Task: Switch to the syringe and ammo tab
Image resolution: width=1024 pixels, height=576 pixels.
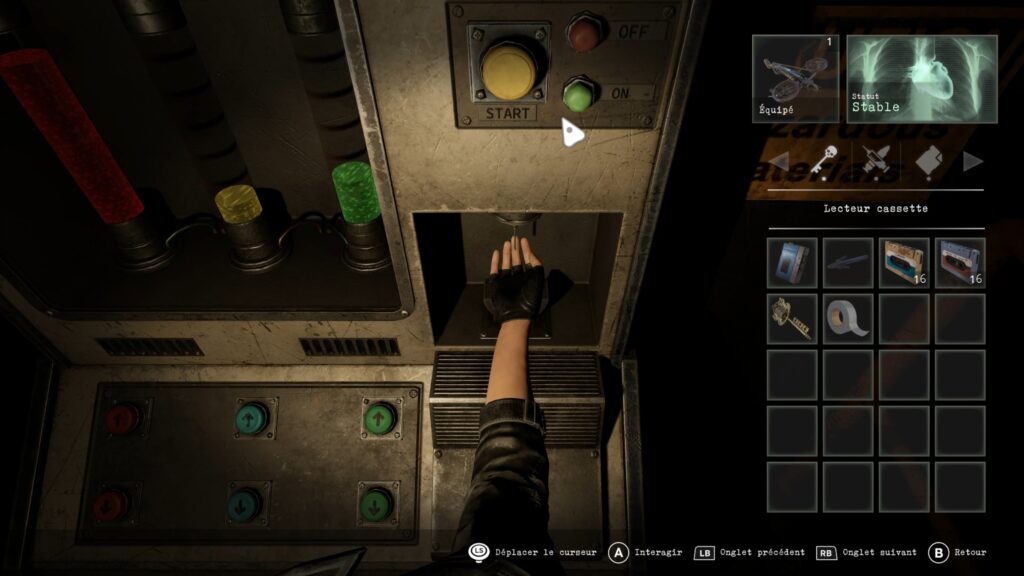Action: coord(875,161)
